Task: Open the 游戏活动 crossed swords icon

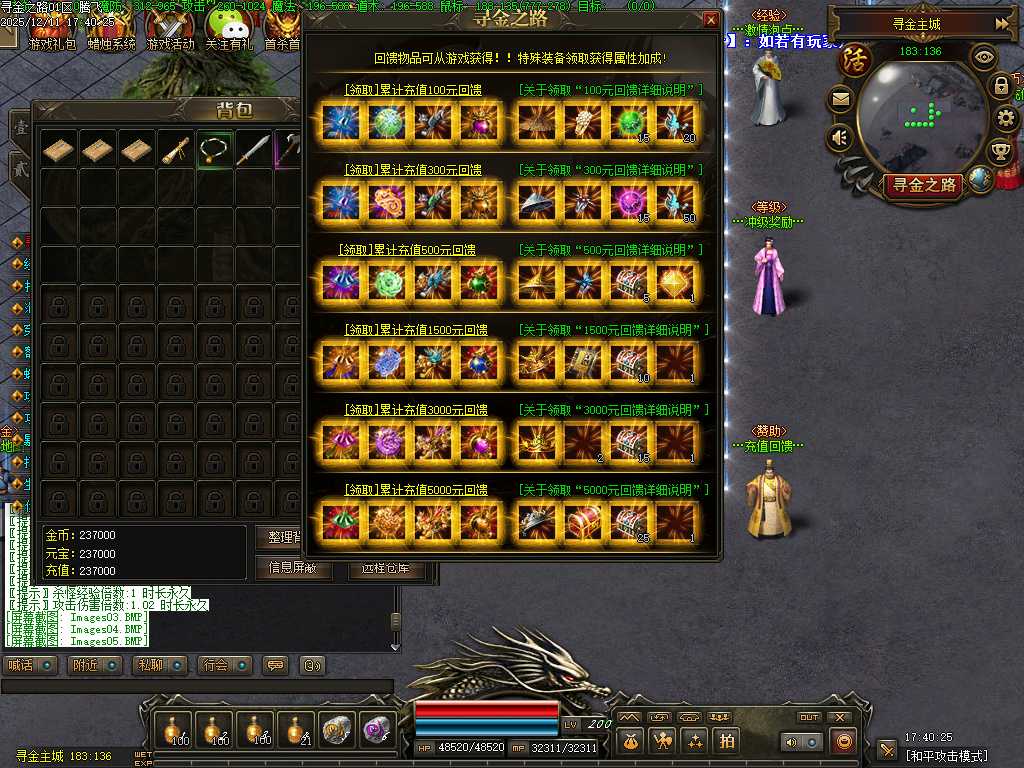Action: point(170,30)
